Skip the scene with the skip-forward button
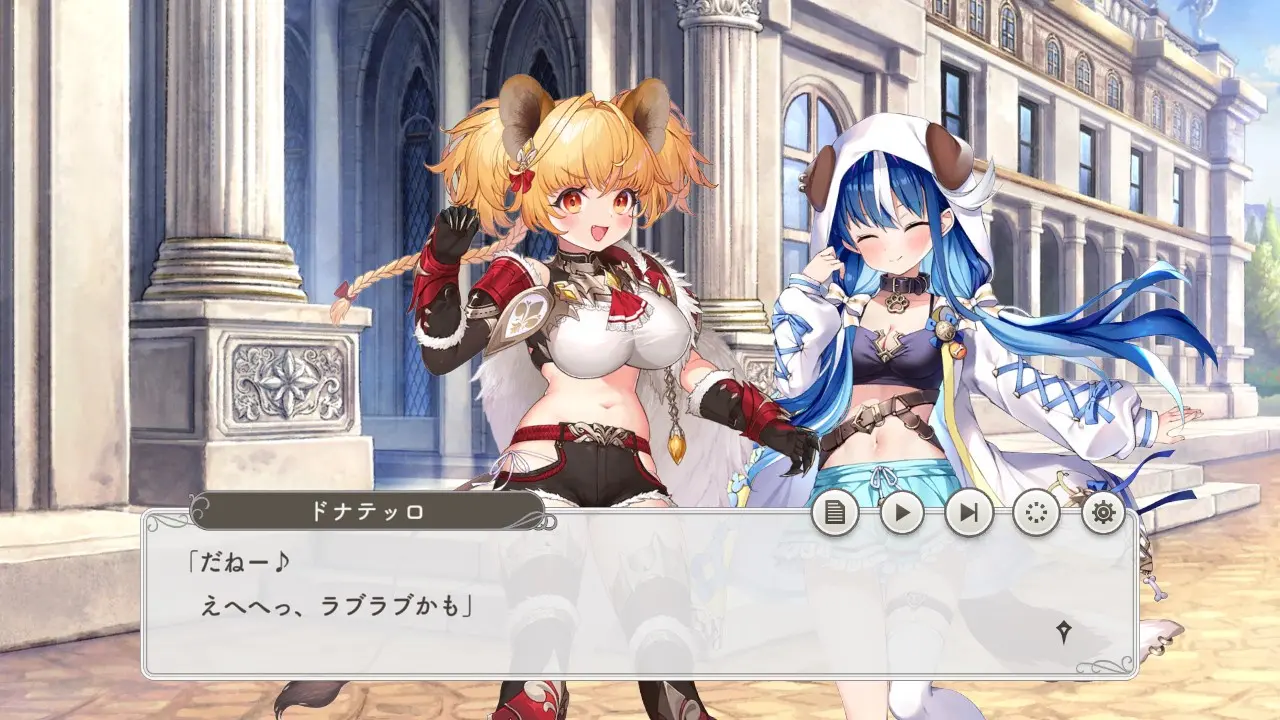The height and width of the screenshot is (720, 1280). [969, 513]
